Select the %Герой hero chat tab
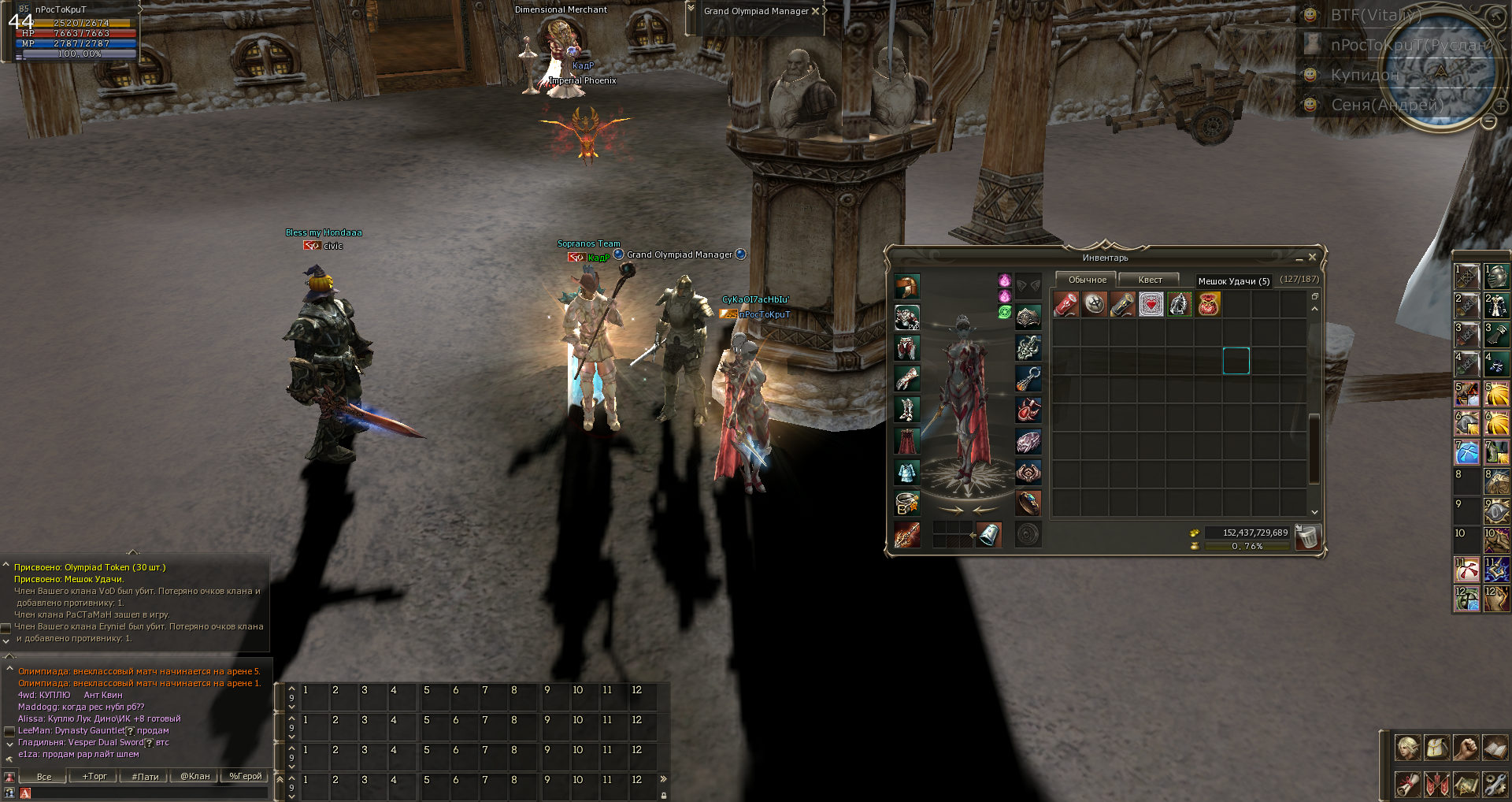Image resolution: width=1512 pixels, height=802 pixels. click(x=245, y=776)
